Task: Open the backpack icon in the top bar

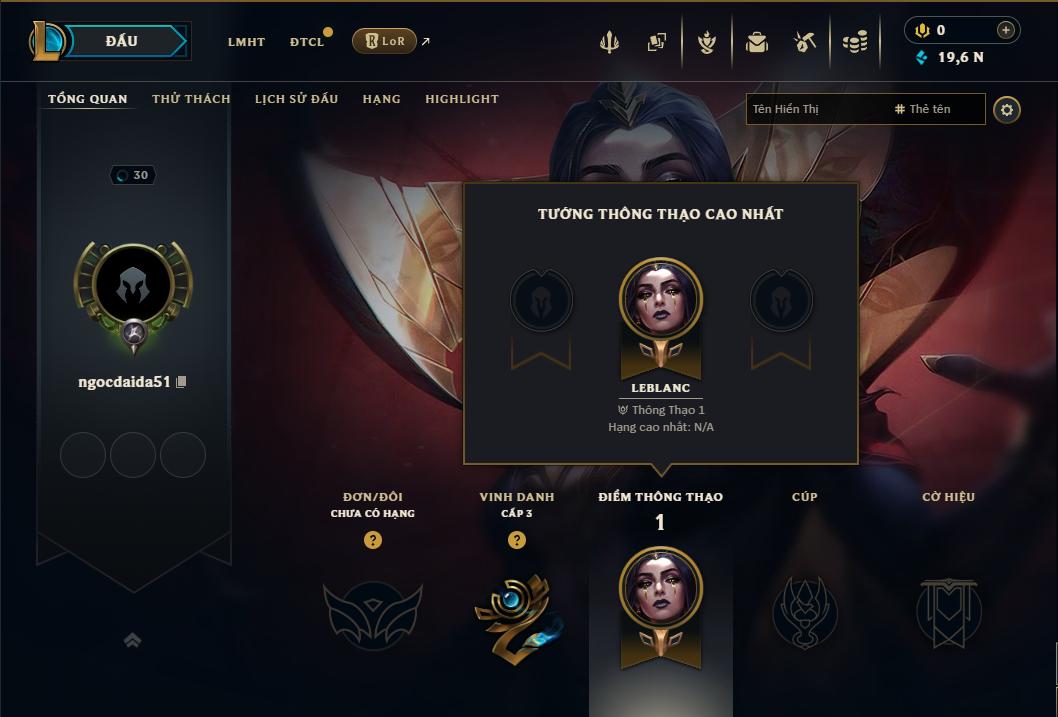Action: [756, 42]
